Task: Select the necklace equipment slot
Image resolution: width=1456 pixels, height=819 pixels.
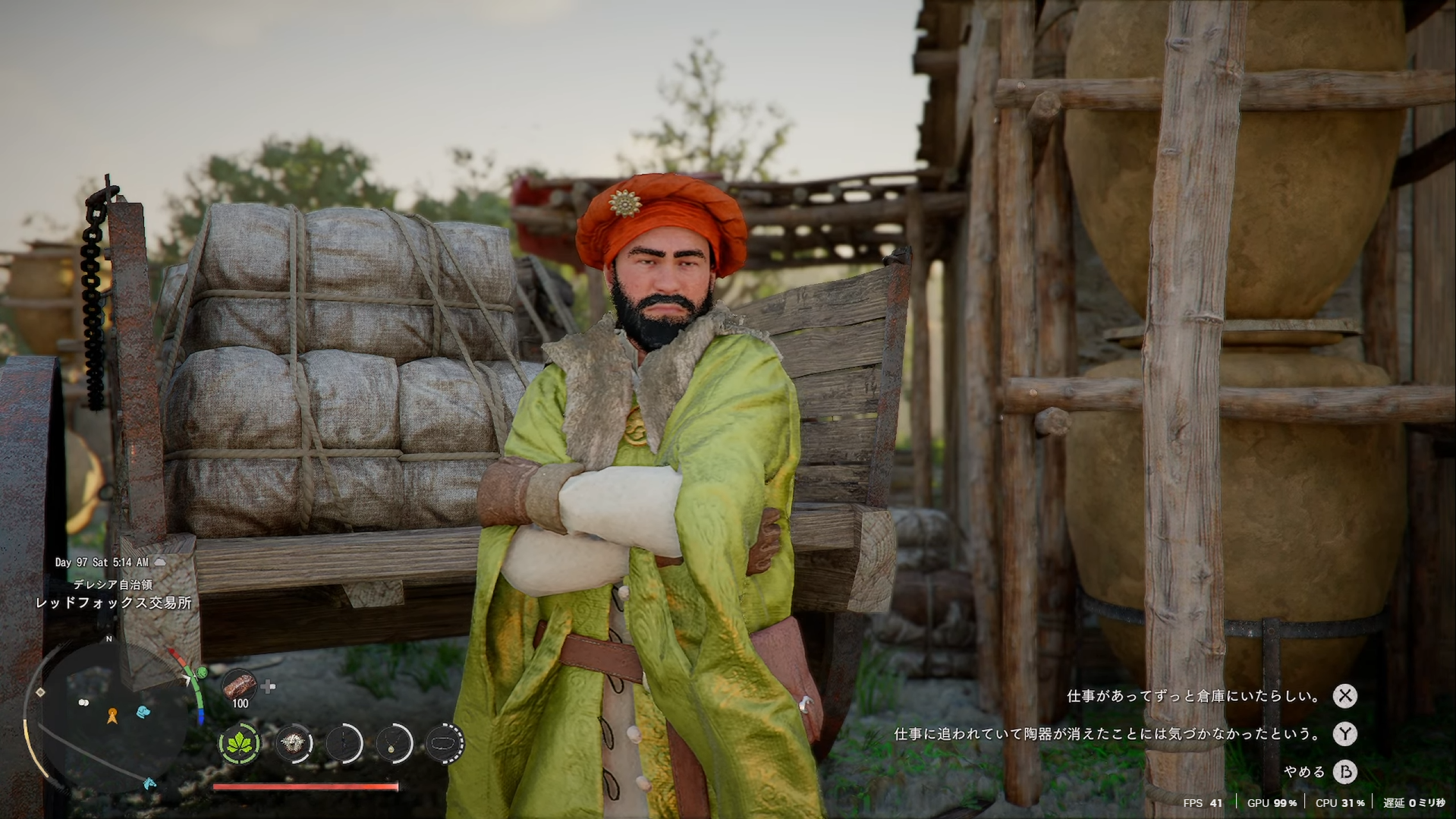Action: pos(395,744)
